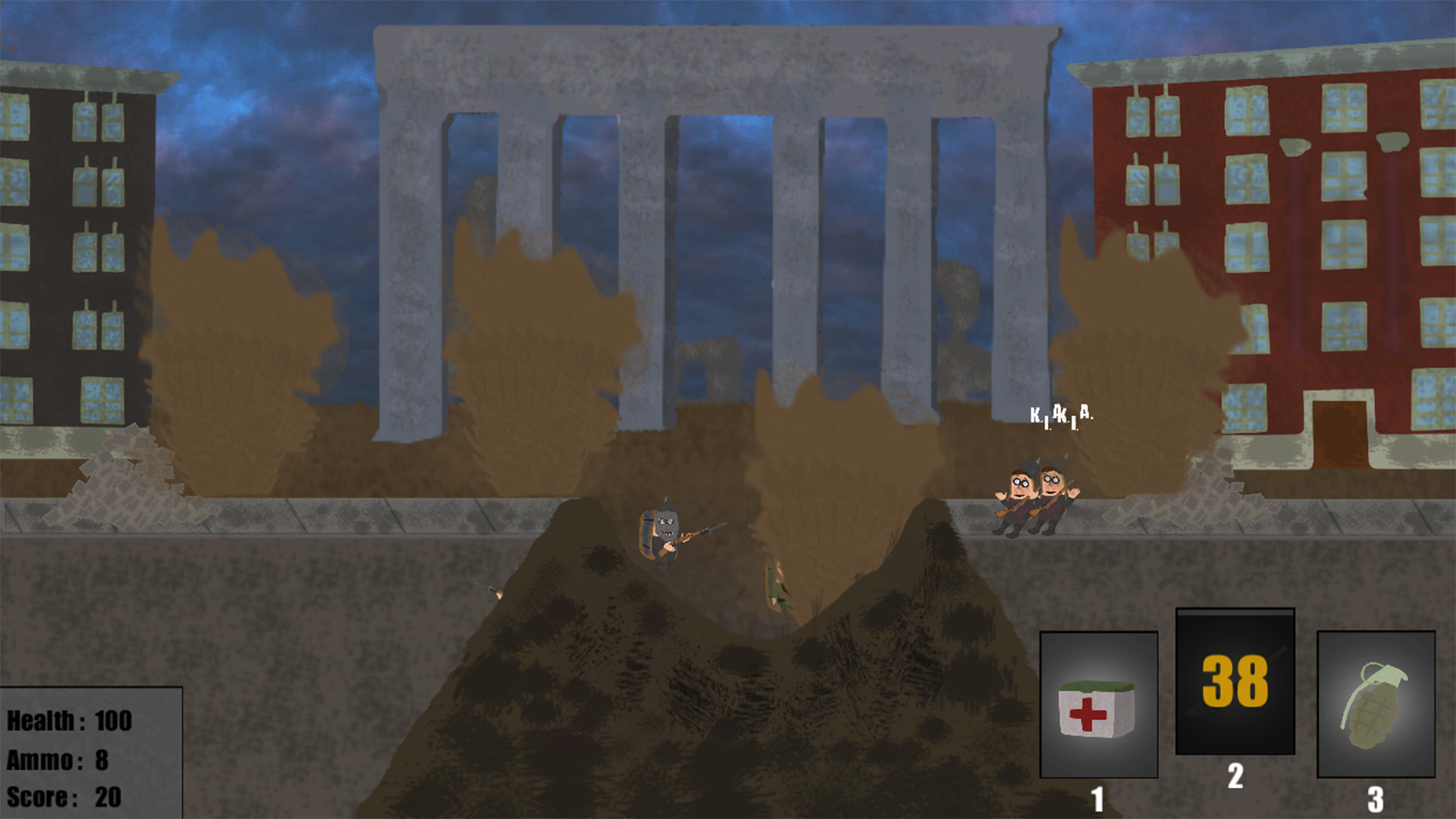Click the number 3 label under the grenade slot
This screenshot has height=819, width=1456.
pyautogui.click(x=1375, y=796)
